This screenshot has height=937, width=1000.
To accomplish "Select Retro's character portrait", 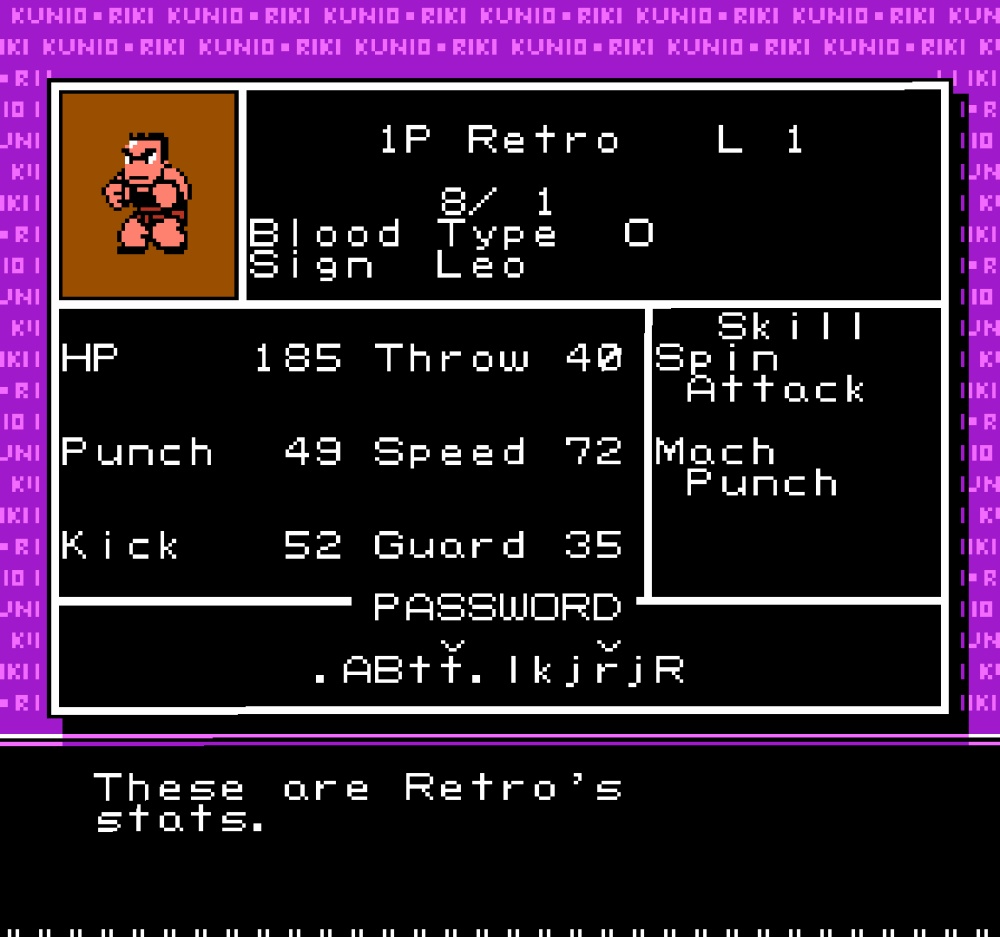I will coord(149,195).
